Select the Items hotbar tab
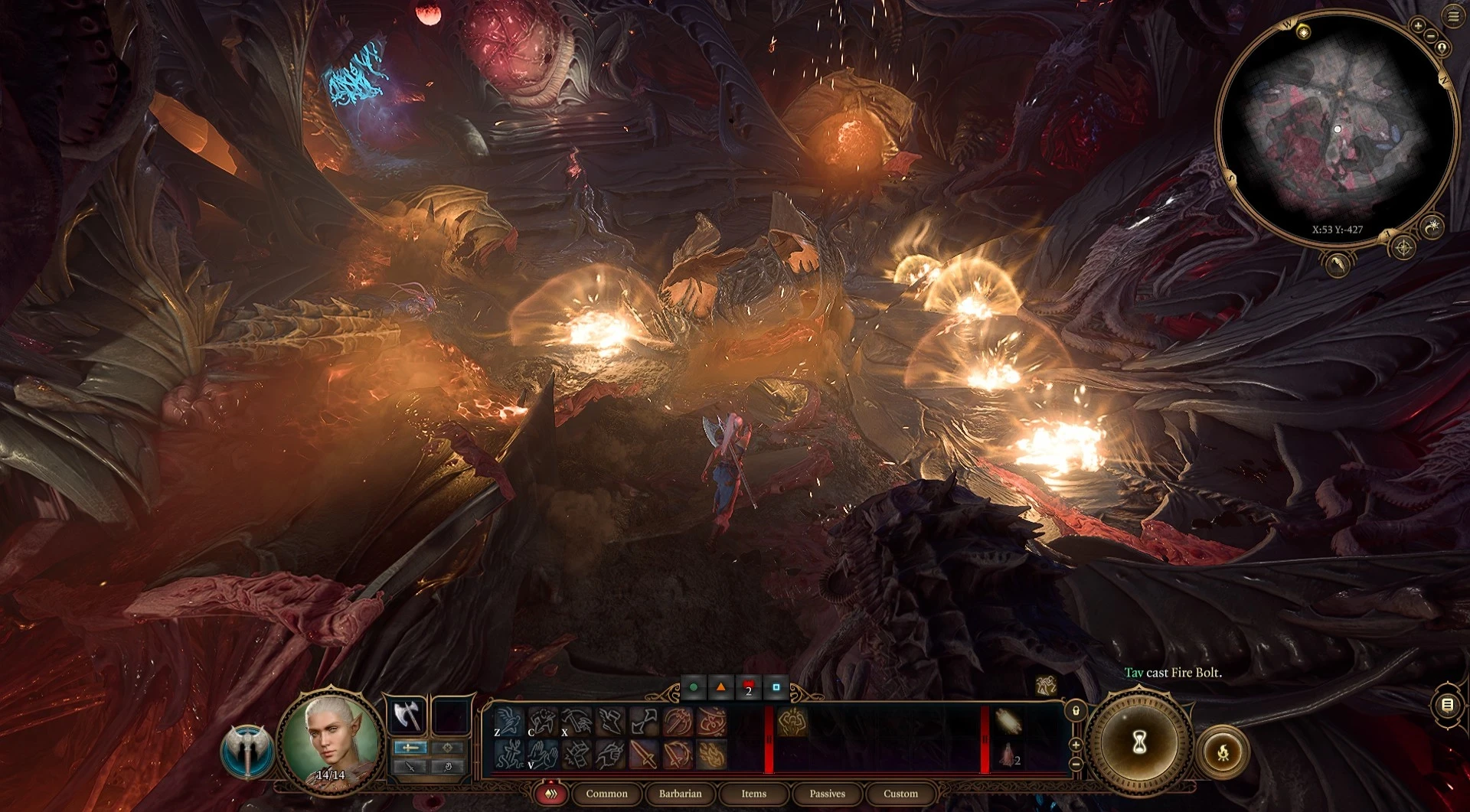This screenshot has height=812, width=1470. pos(753,794)
